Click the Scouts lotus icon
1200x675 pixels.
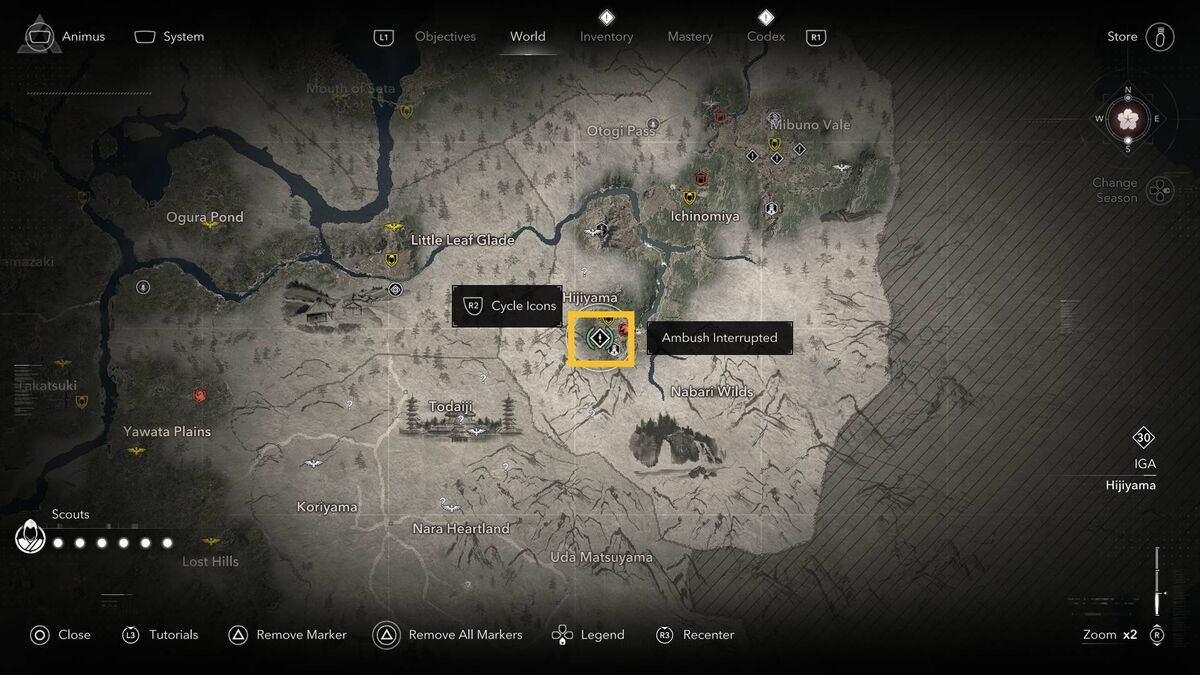pyautogui.click(x=30, y=539)
